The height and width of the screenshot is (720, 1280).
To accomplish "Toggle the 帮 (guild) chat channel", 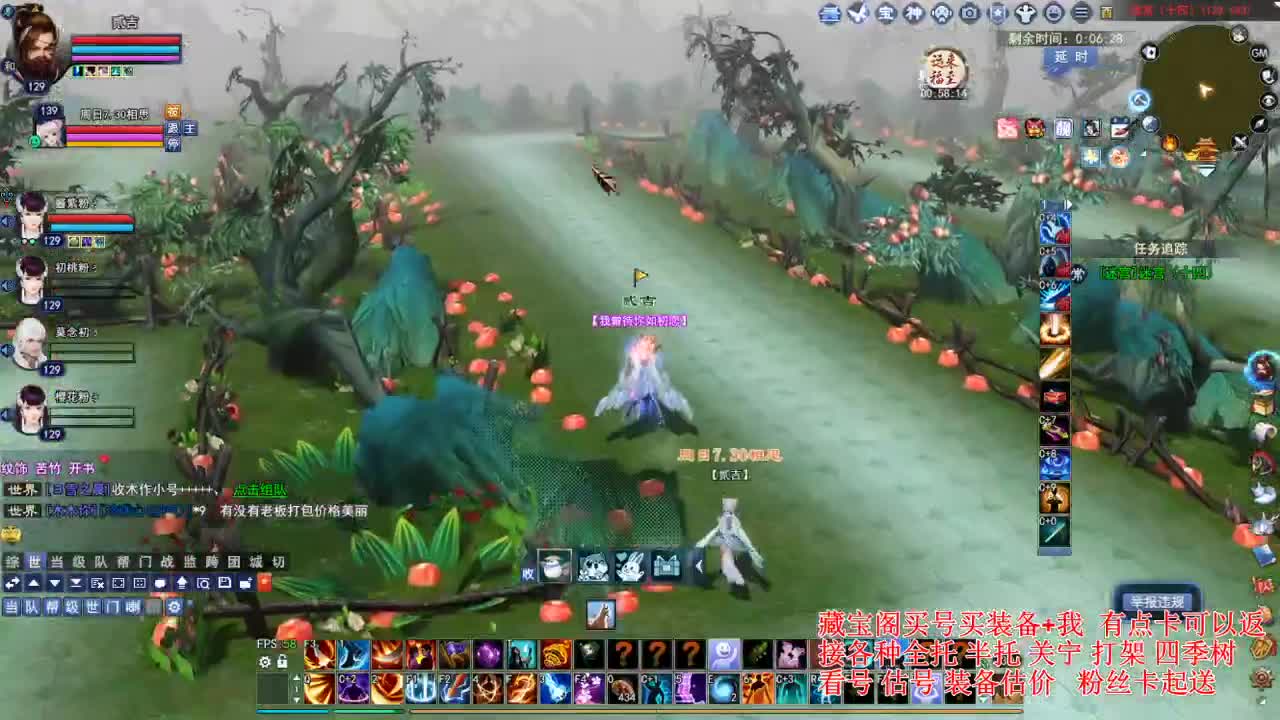I will point(50,607).
